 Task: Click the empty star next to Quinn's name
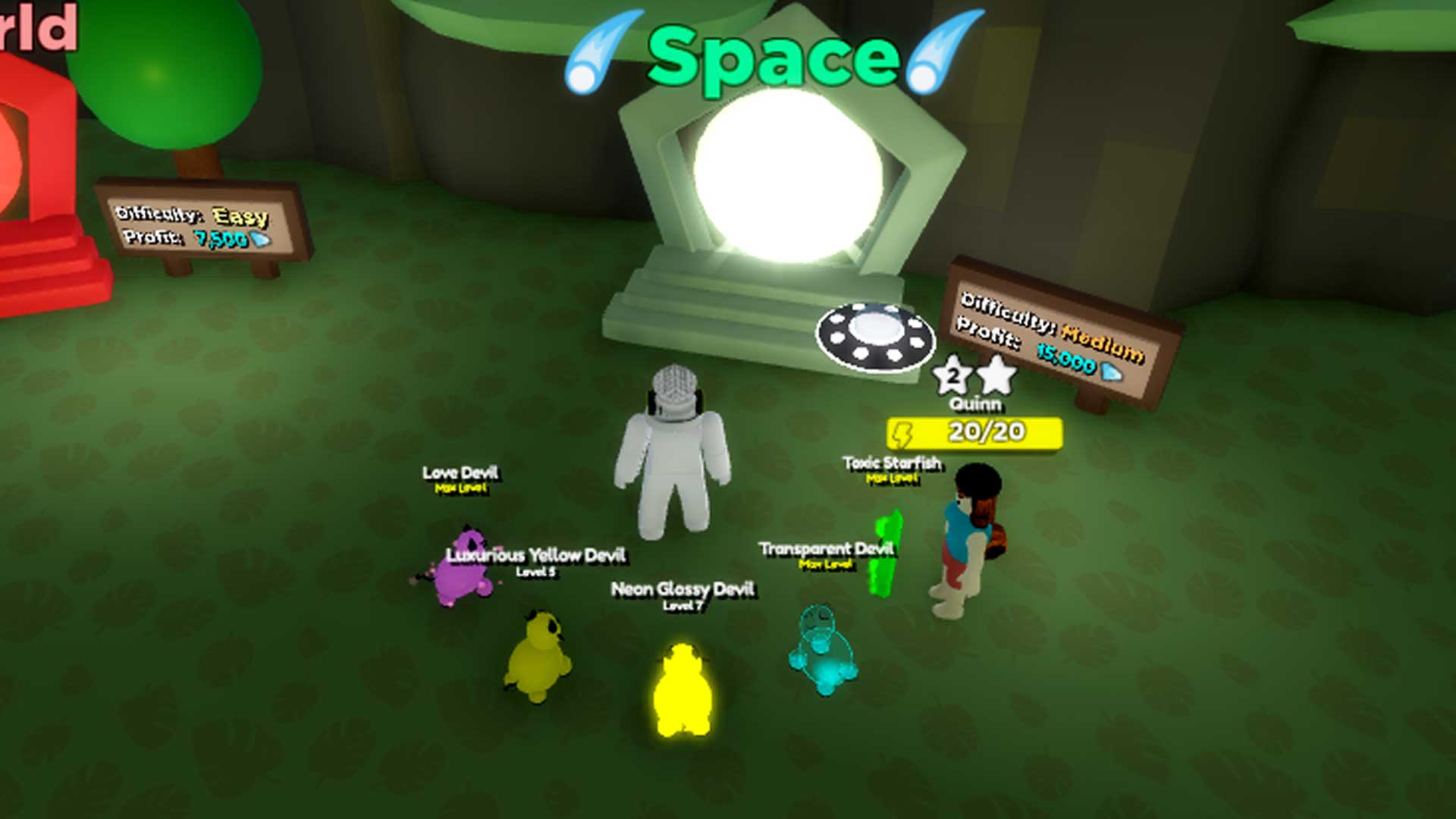coord(996,375)
